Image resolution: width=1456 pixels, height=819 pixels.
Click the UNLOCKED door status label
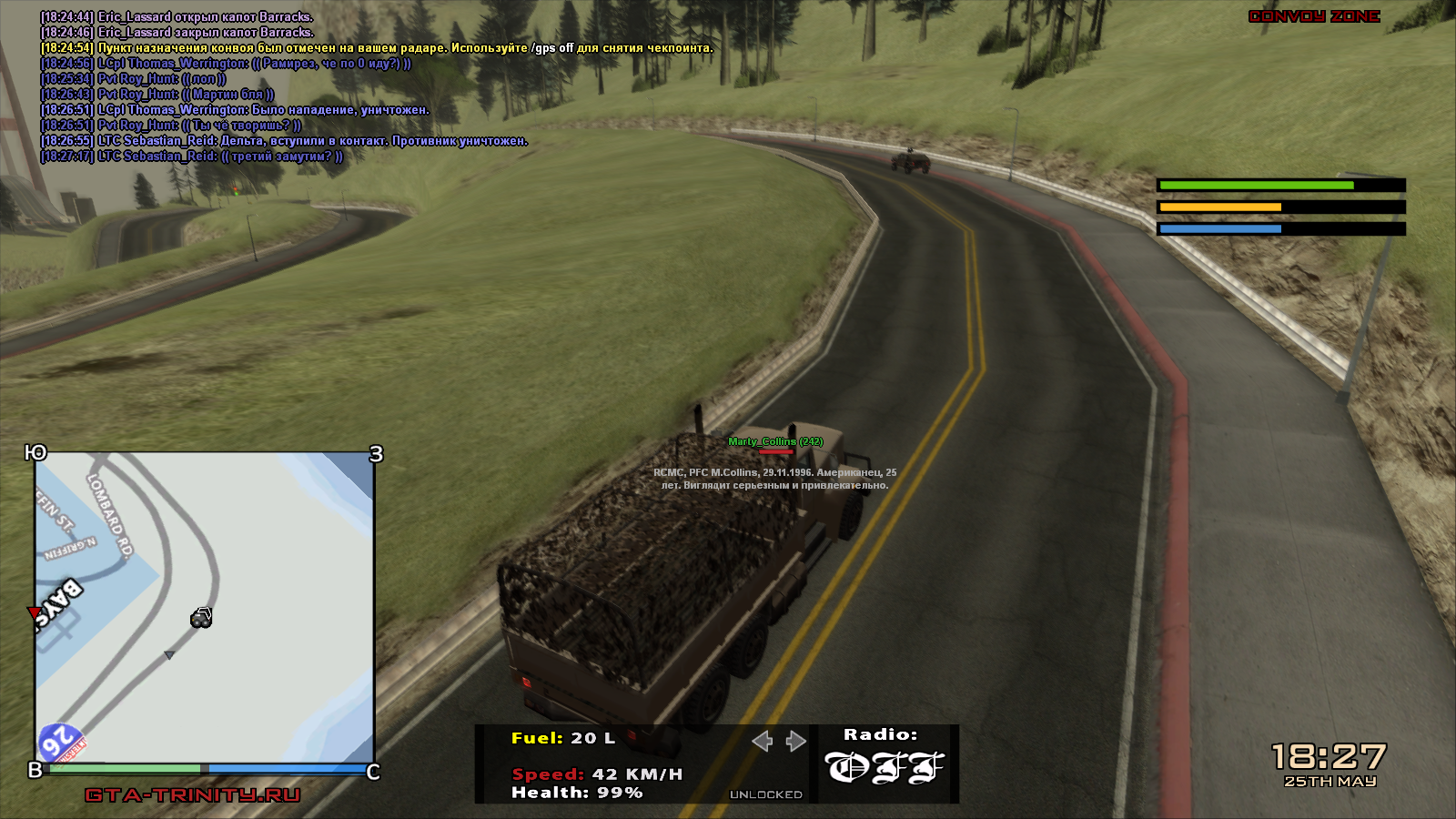[x=765, y=794]
